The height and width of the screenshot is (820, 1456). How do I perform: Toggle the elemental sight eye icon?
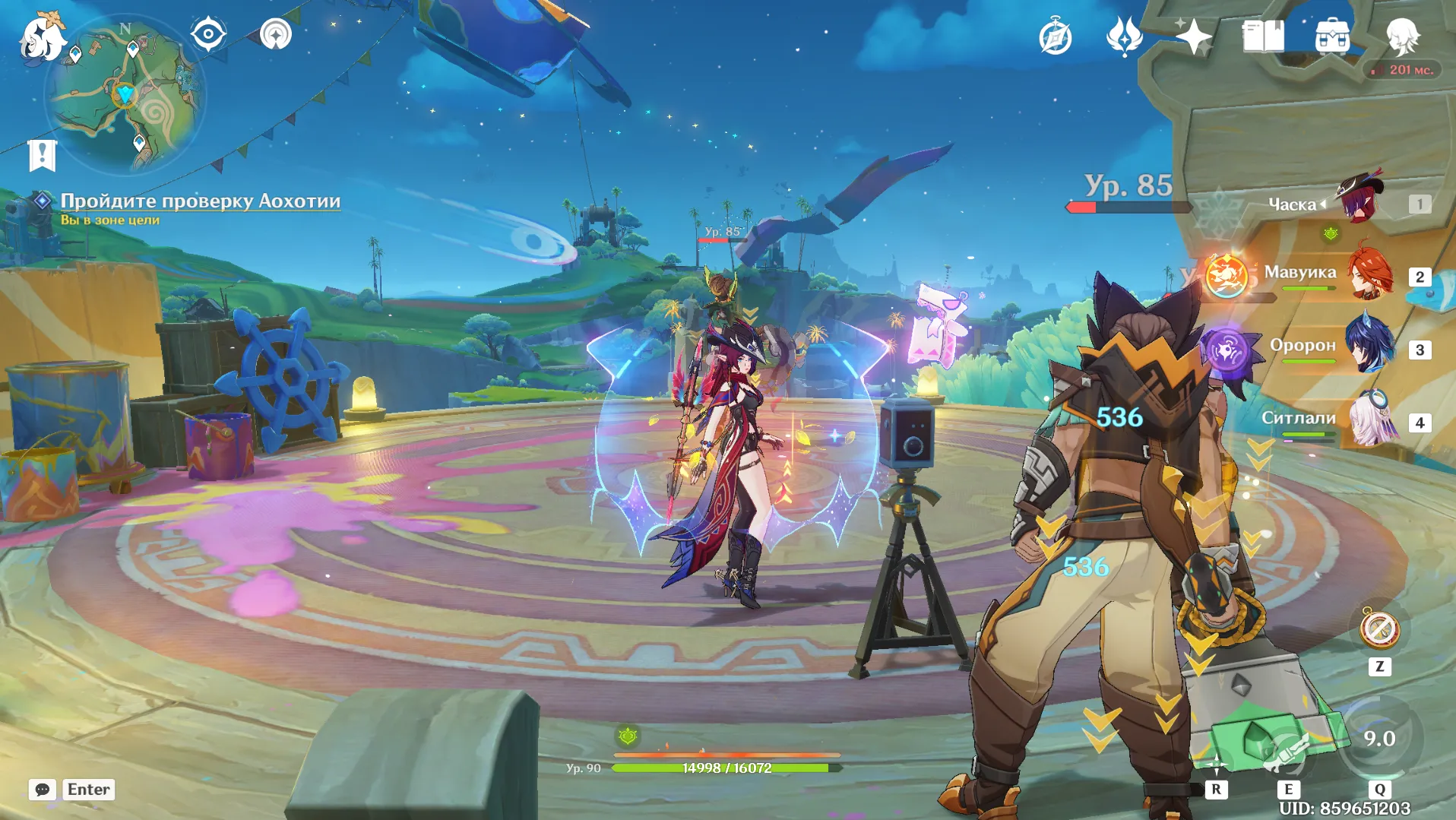(x=208, y=34)
